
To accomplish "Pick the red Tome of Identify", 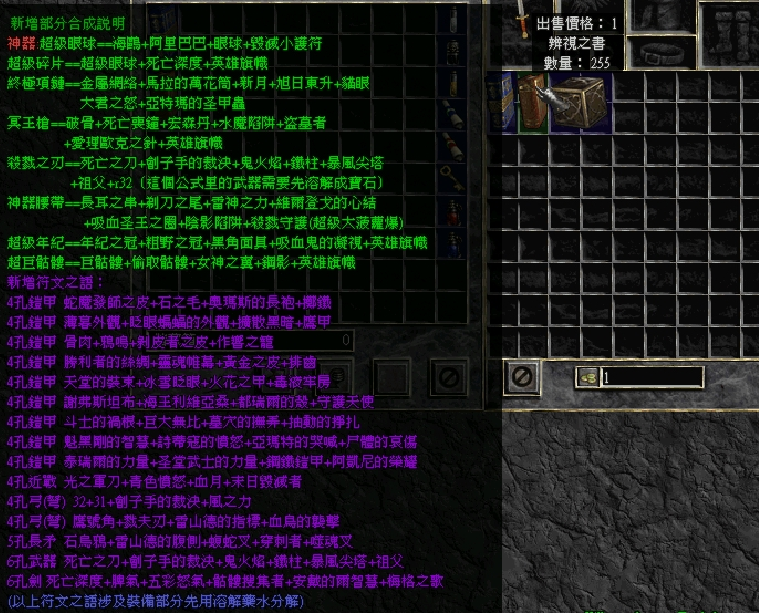I will click(x=531, y=102).
